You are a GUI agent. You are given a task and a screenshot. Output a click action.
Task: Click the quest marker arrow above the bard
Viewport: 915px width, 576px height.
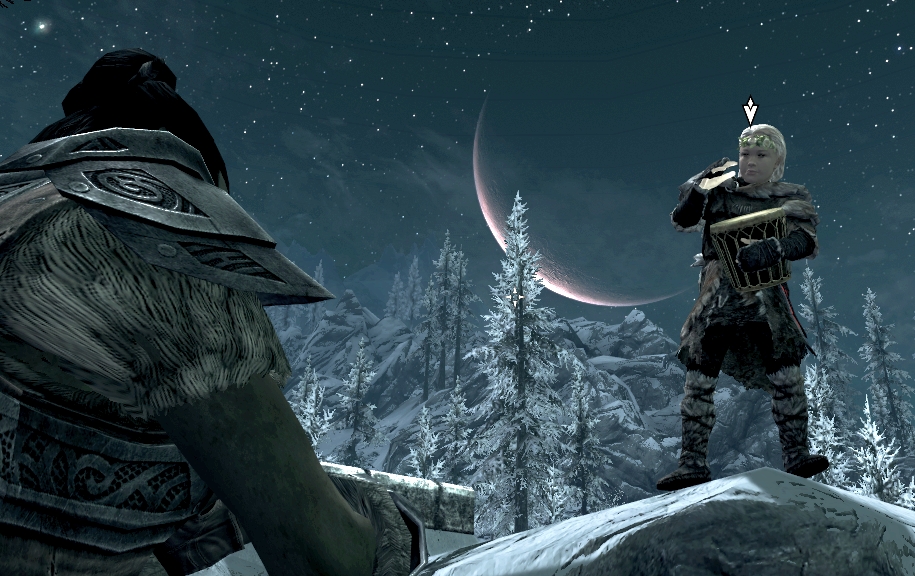click(x=750, y=111)
